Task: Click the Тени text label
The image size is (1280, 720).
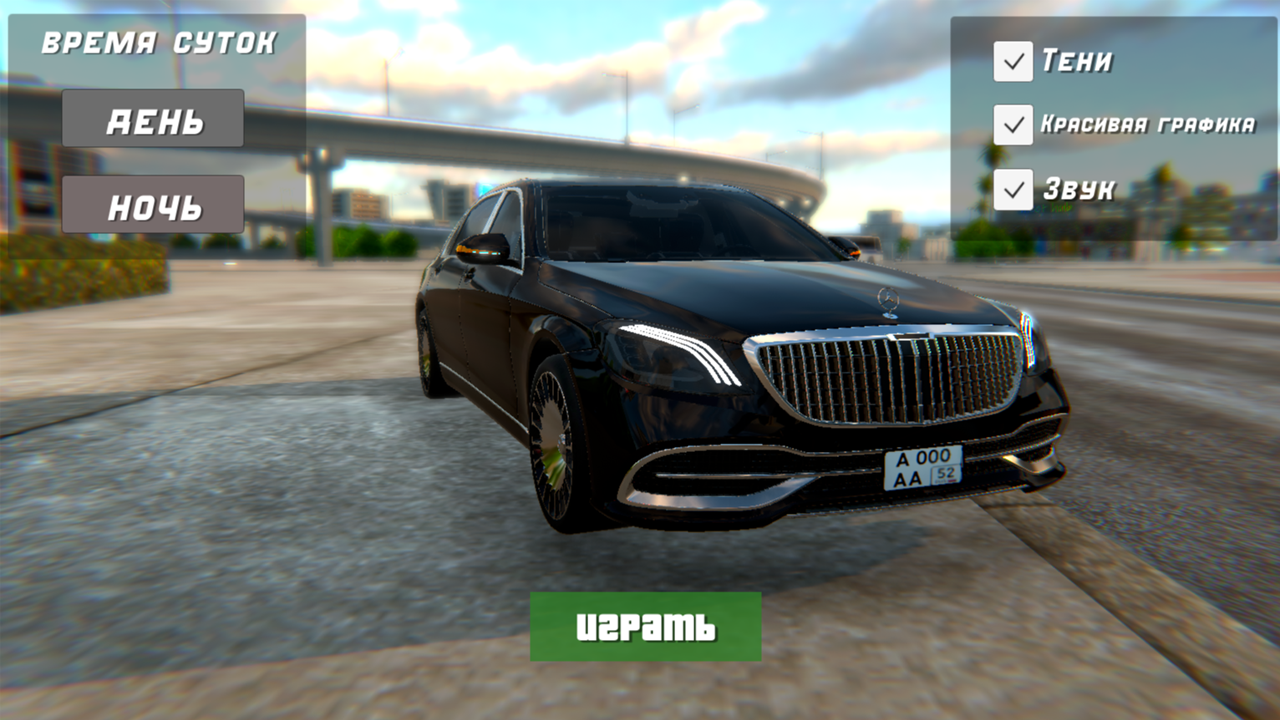Action: click(x=1077, y=60)
